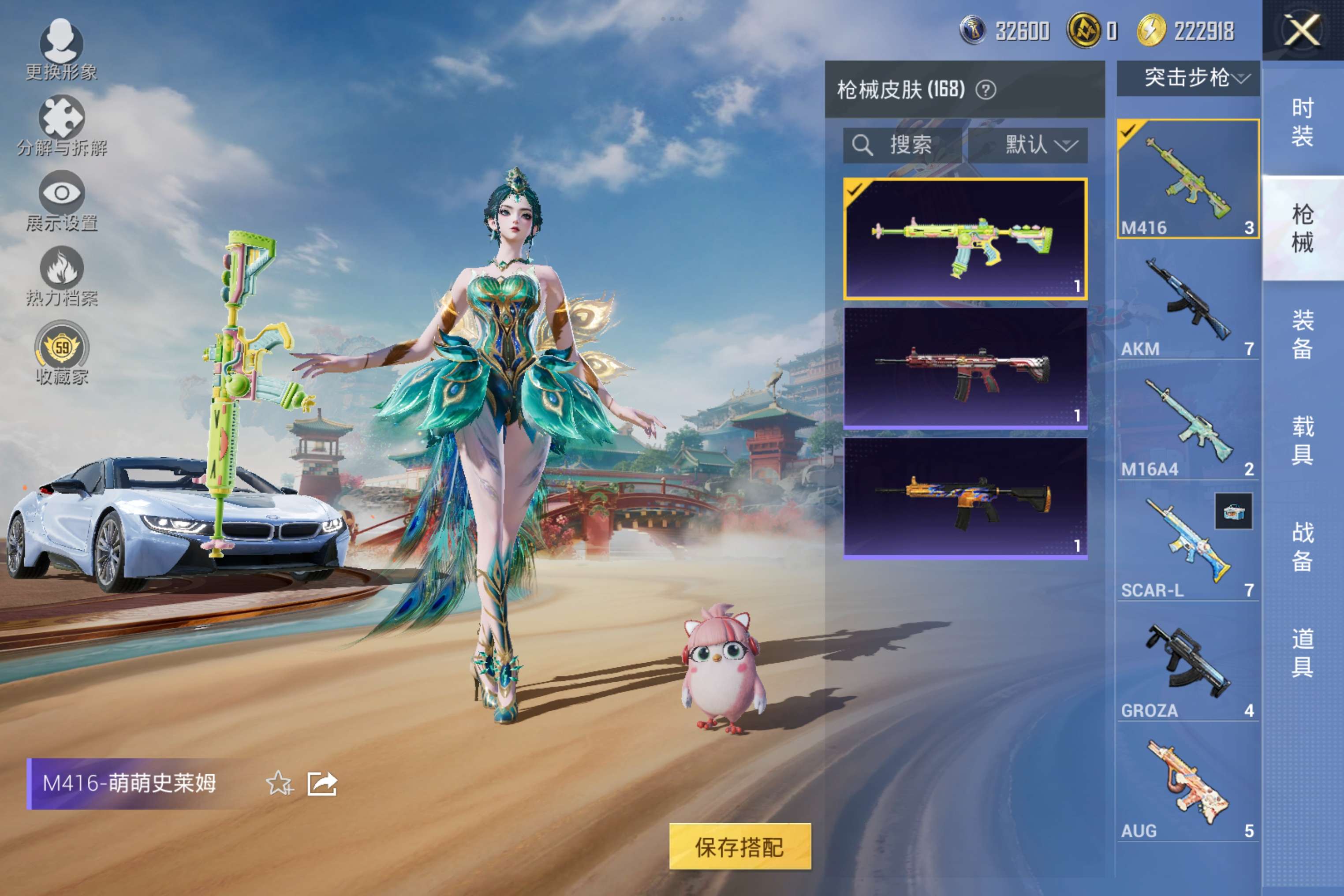Open 分解与拆解 puzzle icon
1344x896 pixels.
[61, 125]
